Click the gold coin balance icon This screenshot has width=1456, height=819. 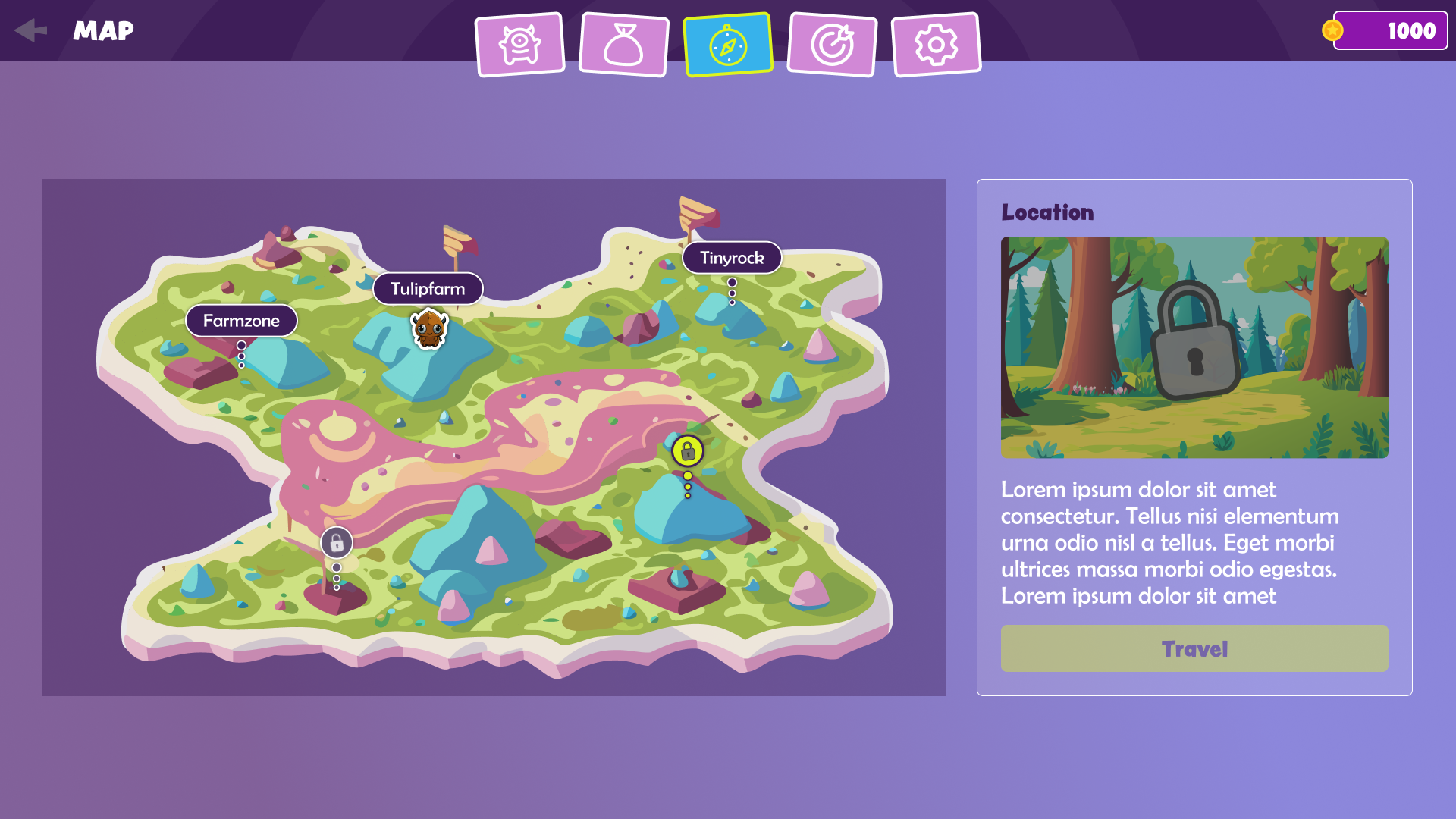coord(1332,30)
